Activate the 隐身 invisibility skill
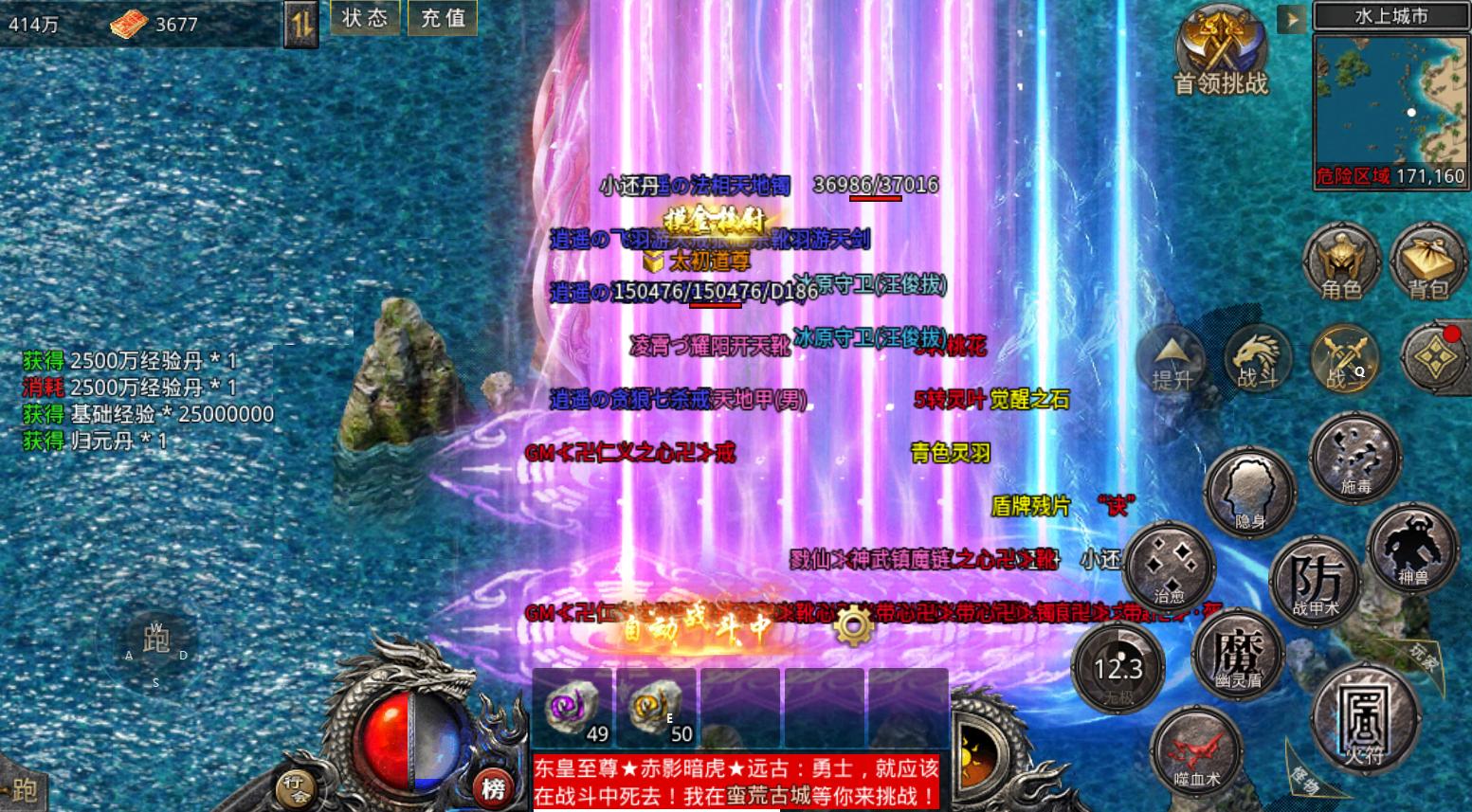The height and width of the screenshot is (812, 1472). (x=1251, y=493)
